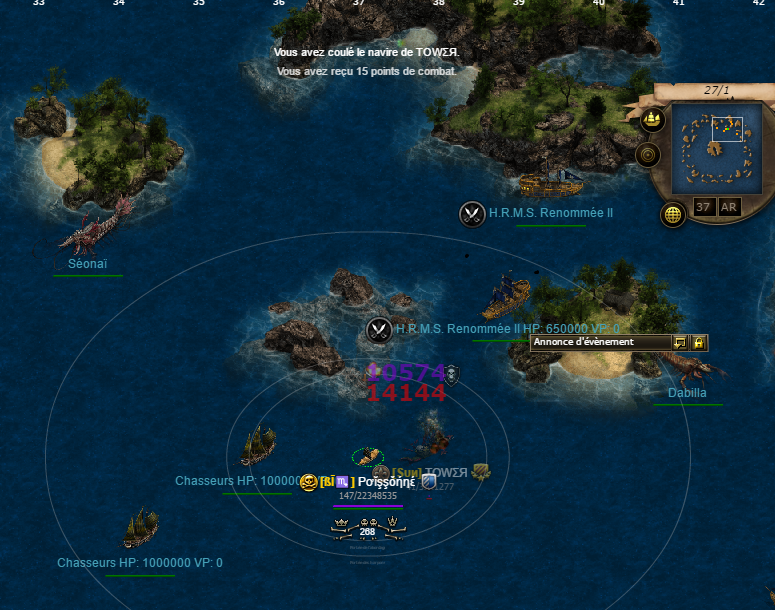This screenshot has height=610, width=775.
Task: Toggle the AR button under minimap
Action: [729, 207]
